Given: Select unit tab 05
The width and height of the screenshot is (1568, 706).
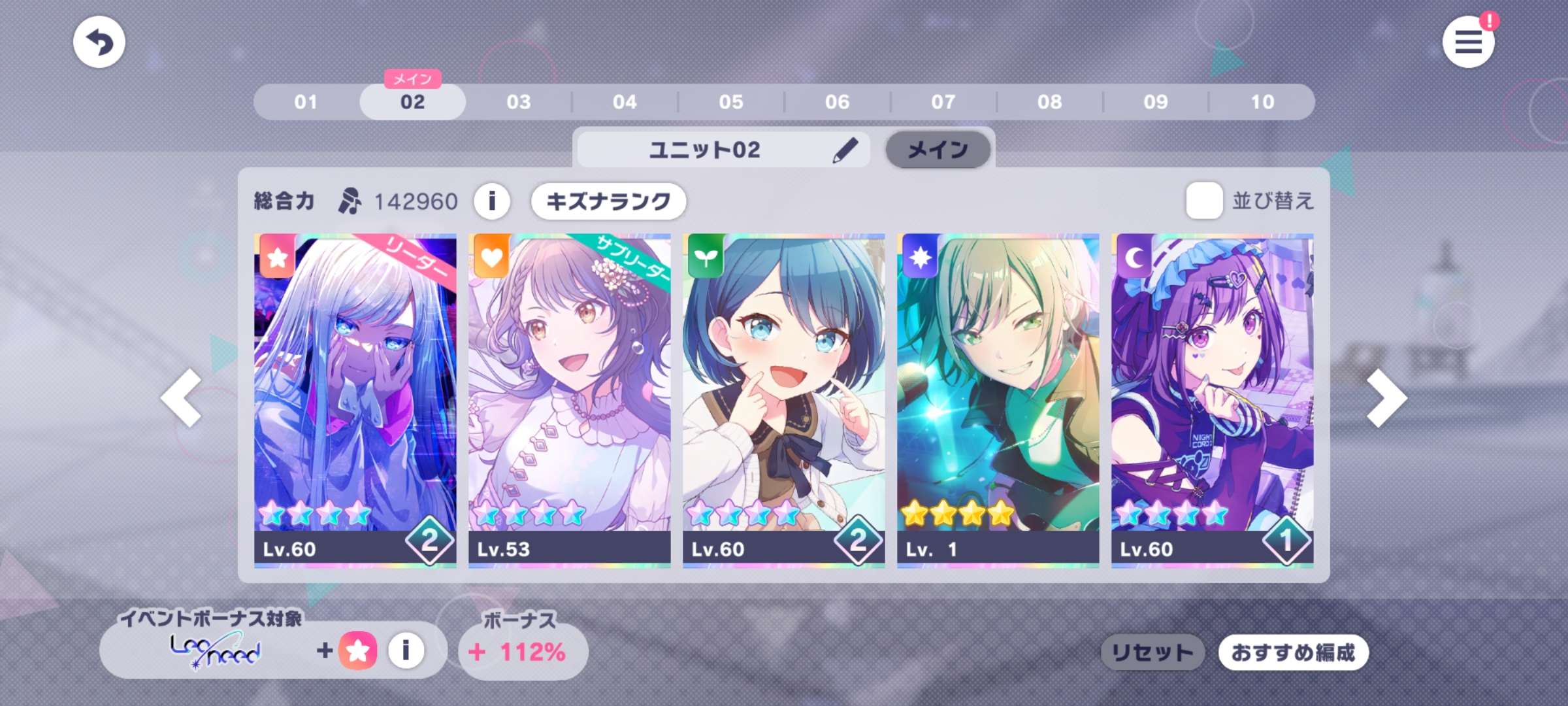Looking at the screenshot, I should [x=731, y=102].
